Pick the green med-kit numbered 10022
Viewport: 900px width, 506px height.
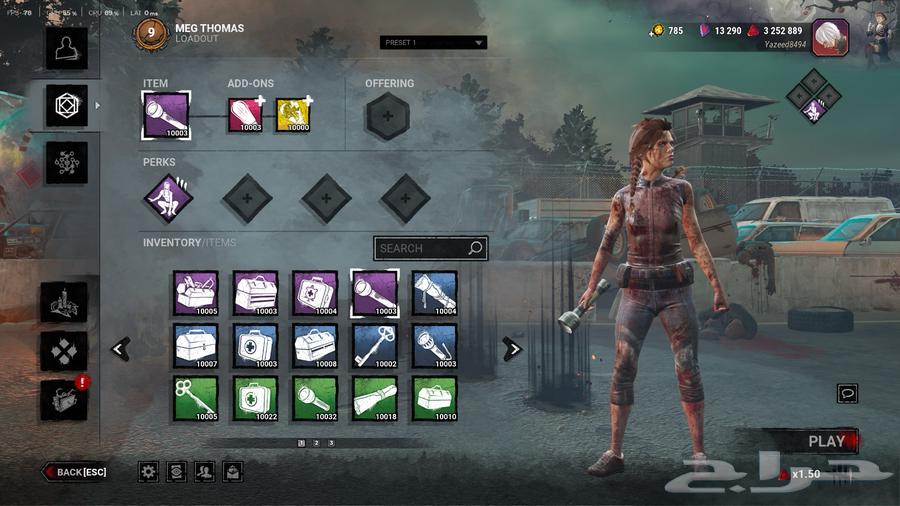coord(255,398)
